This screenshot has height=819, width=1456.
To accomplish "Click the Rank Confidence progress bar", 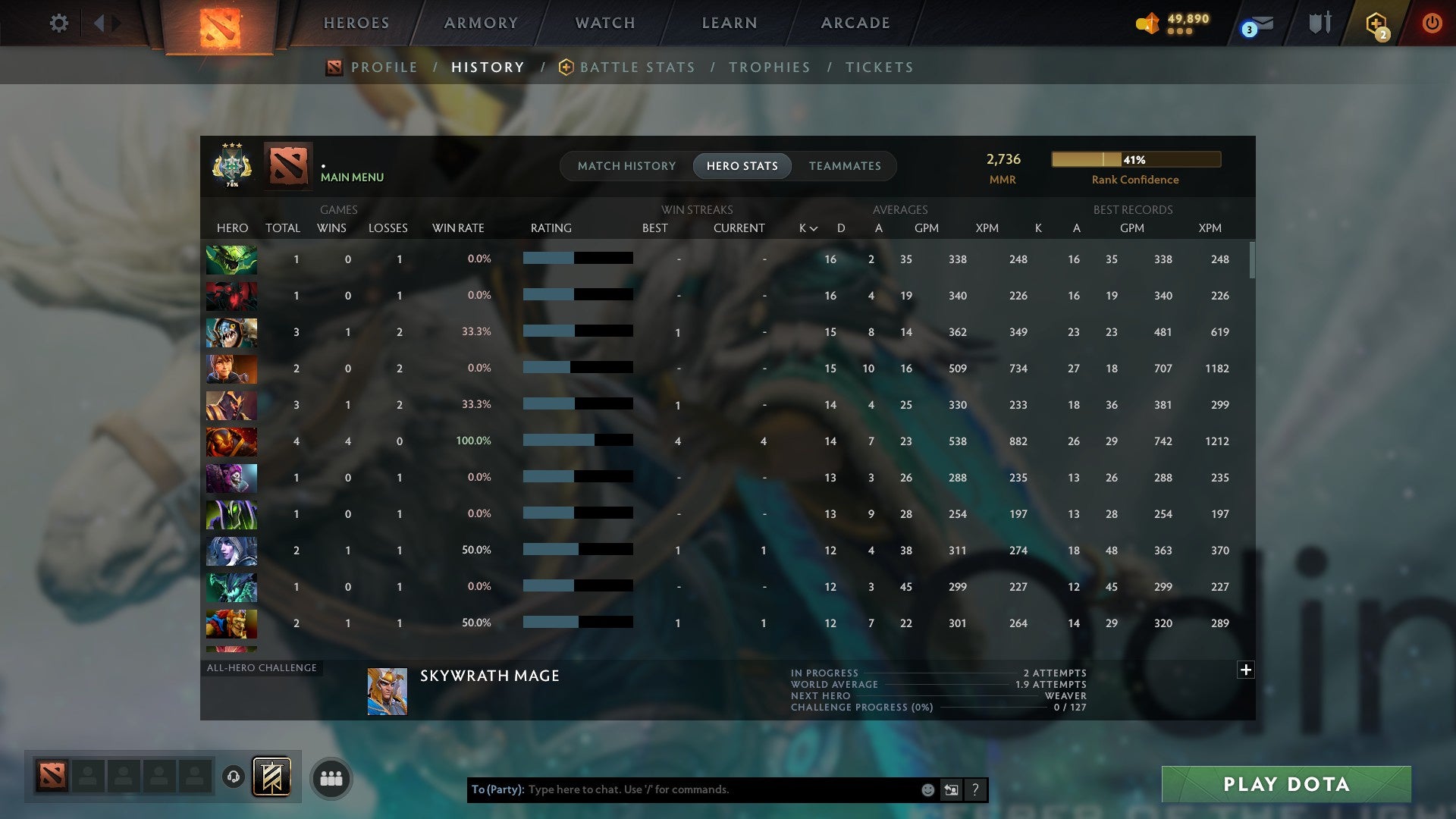I will [x=1135, y=159].
